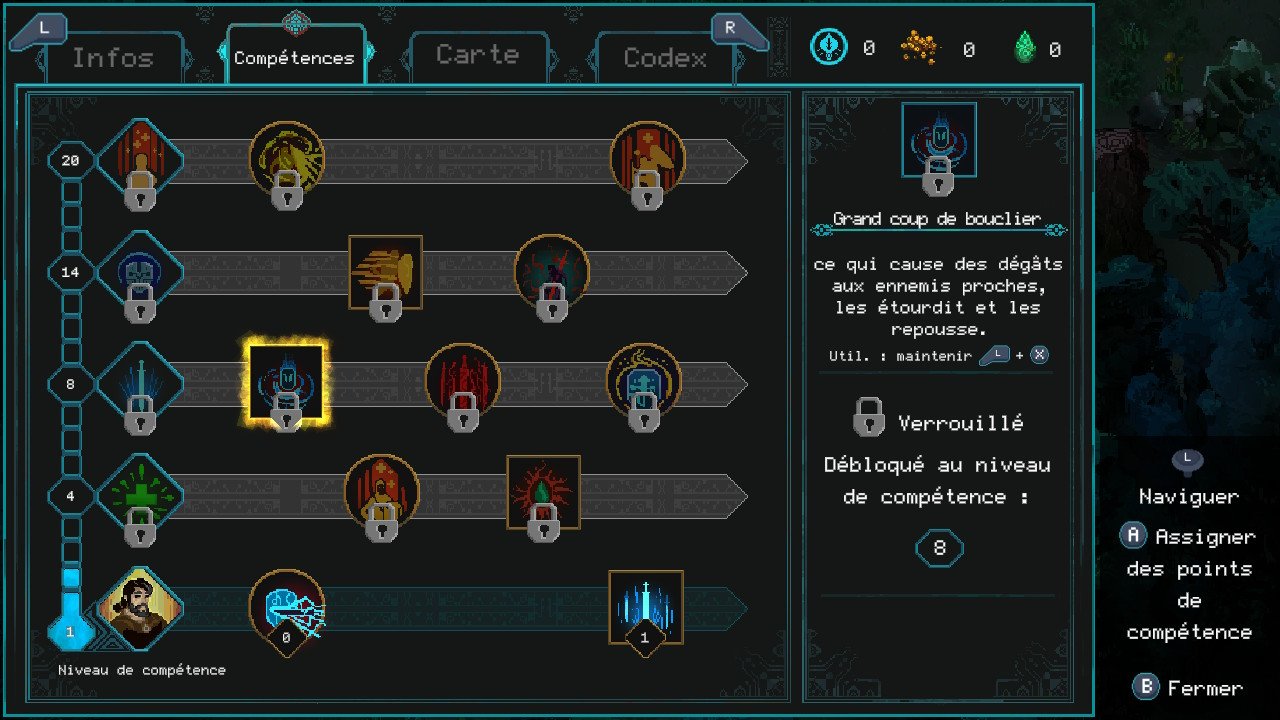The image size is (1280, 720).
Task: Choose the locked blue sword burst skill at level 8
Action: pyautogui.click(x=141, y=384)
